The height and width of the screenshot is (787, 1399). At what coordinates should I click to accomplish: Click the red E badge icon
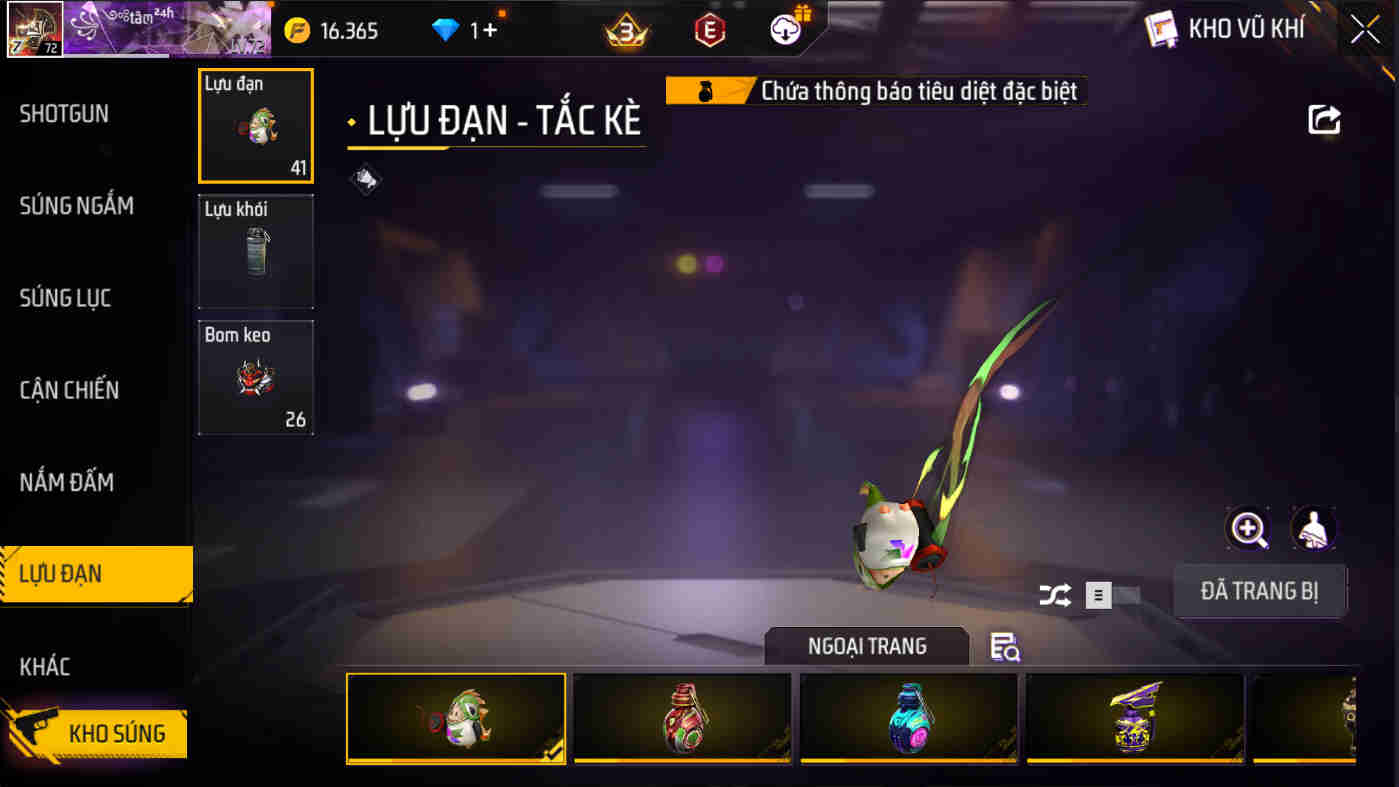coord(707,28)
